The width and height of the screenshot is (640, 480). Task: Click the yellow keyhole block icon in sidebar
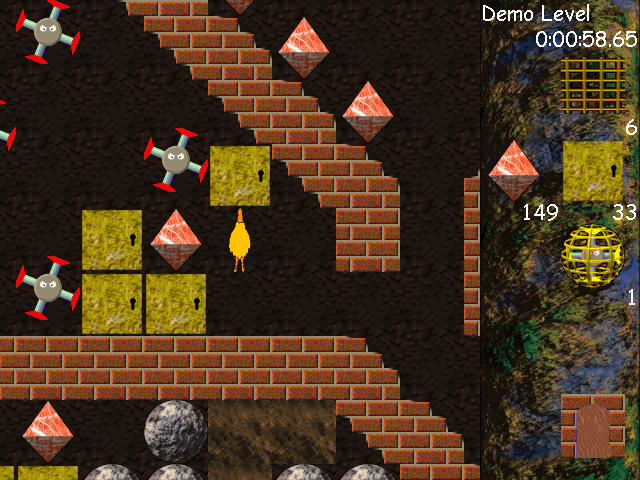[x=593, y=171]
